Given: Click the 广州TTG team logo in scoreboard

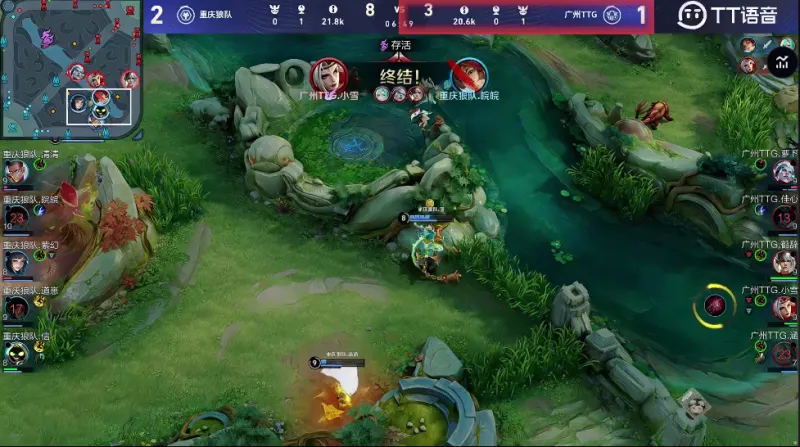Looking at the screenshot, I should coord(611,15).
